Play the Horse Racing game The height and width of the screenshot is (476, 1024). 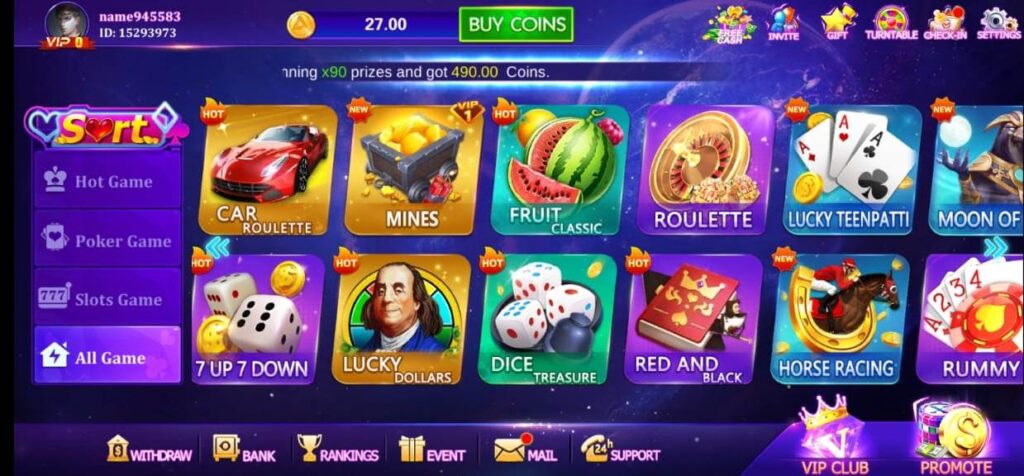point(836,320)
